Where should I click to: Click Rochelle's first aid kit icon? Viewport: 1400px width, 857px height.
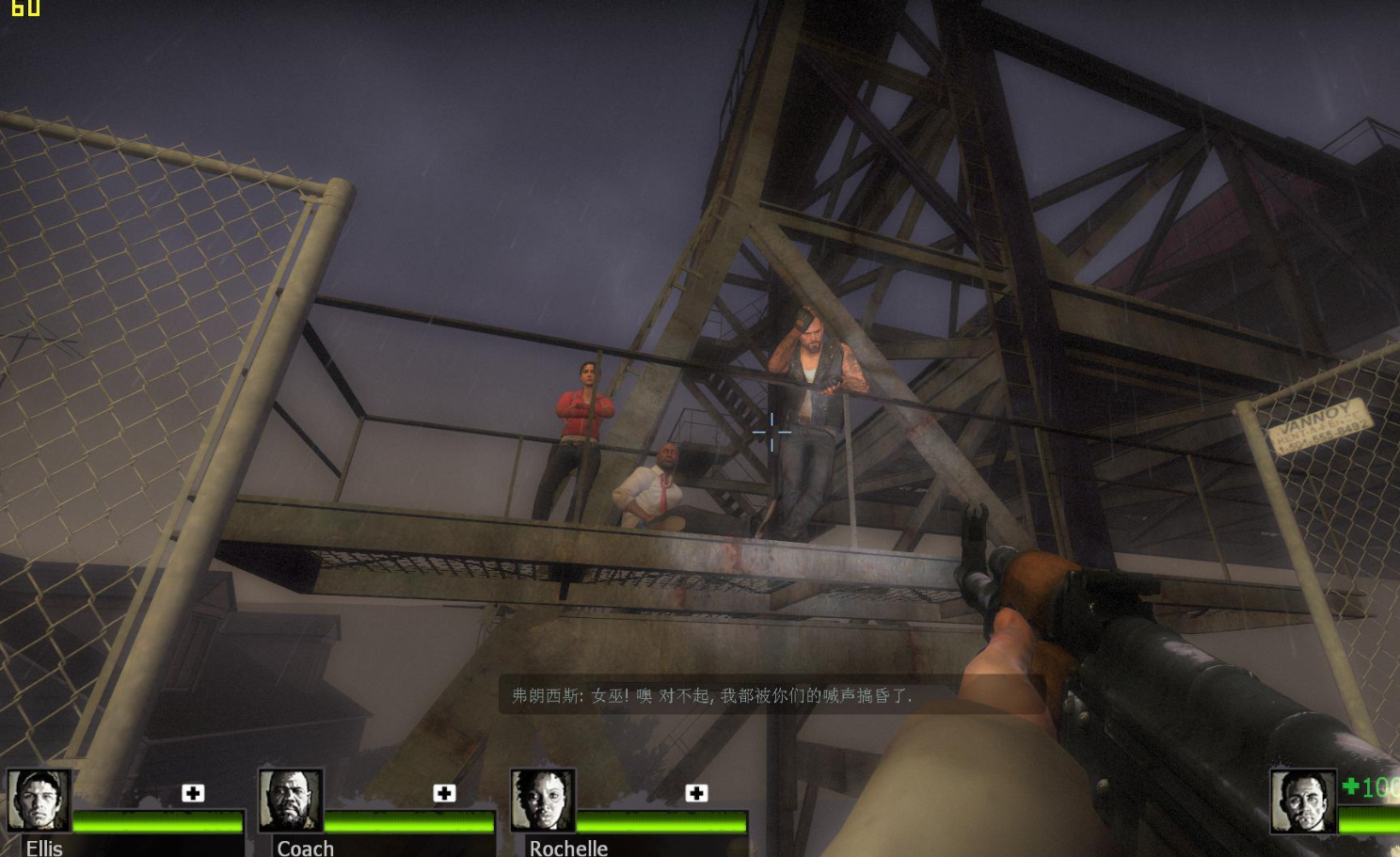696,793
